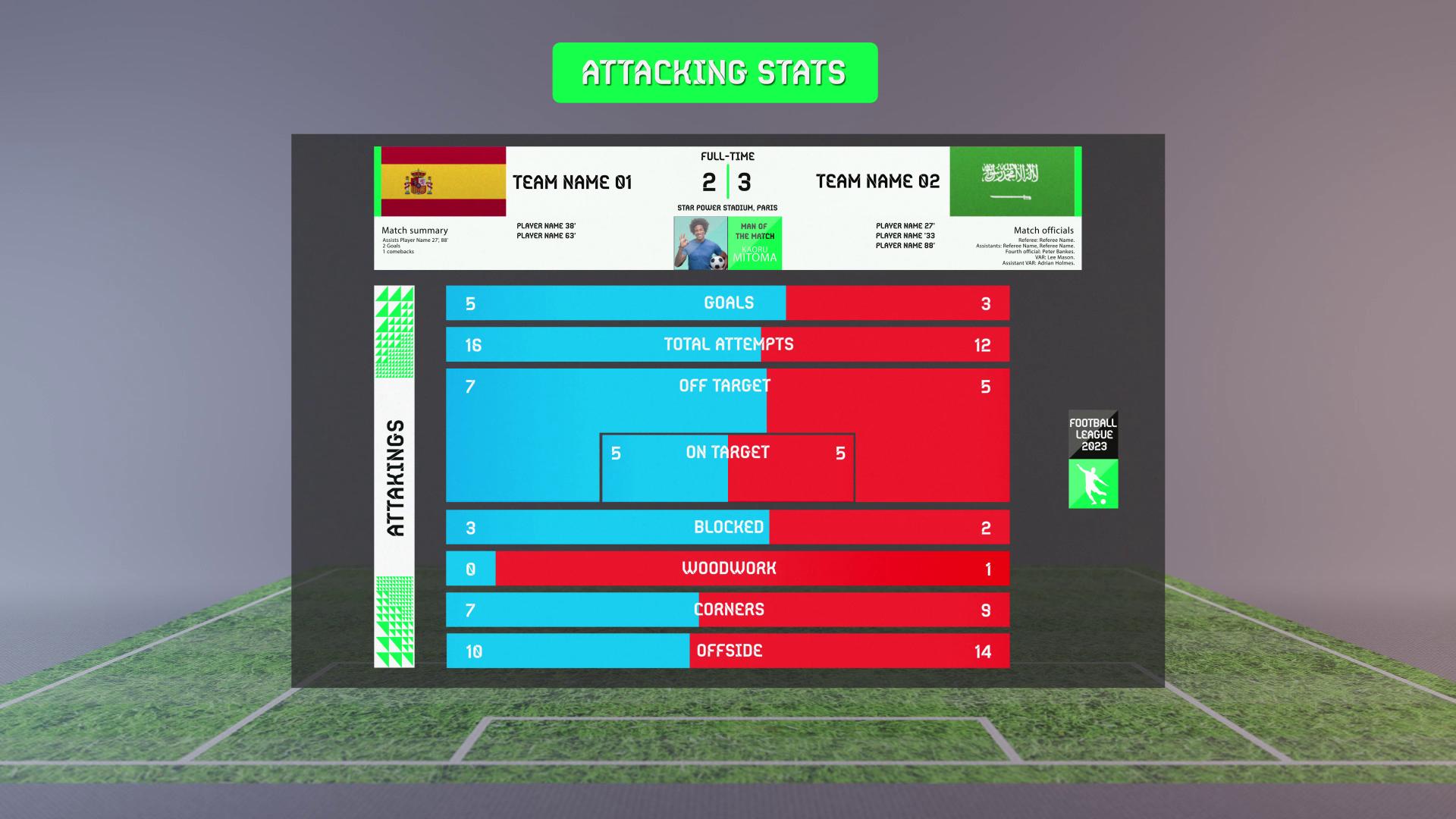This screenshot has width=1456, height=819.
Task: Click the Football League 2023 logo
Action: coord(1093,459)
